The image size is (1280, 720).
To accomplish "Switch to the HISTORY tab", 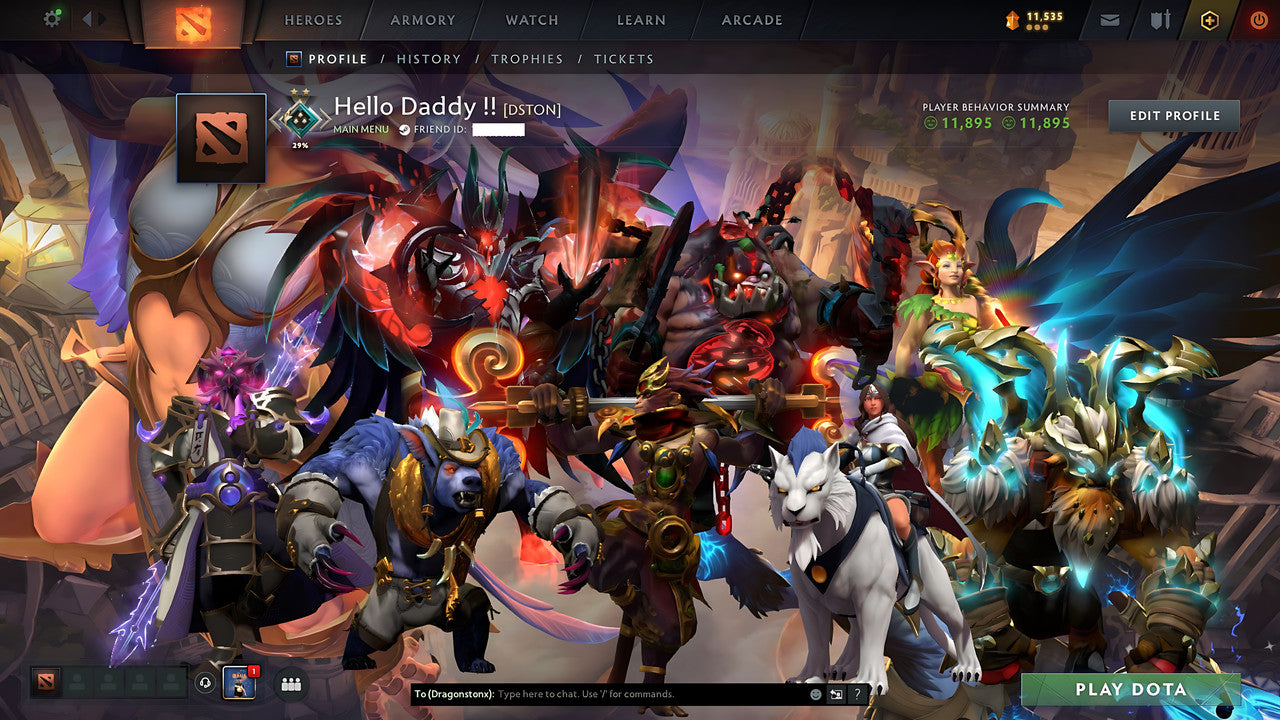I will (428, 59).
